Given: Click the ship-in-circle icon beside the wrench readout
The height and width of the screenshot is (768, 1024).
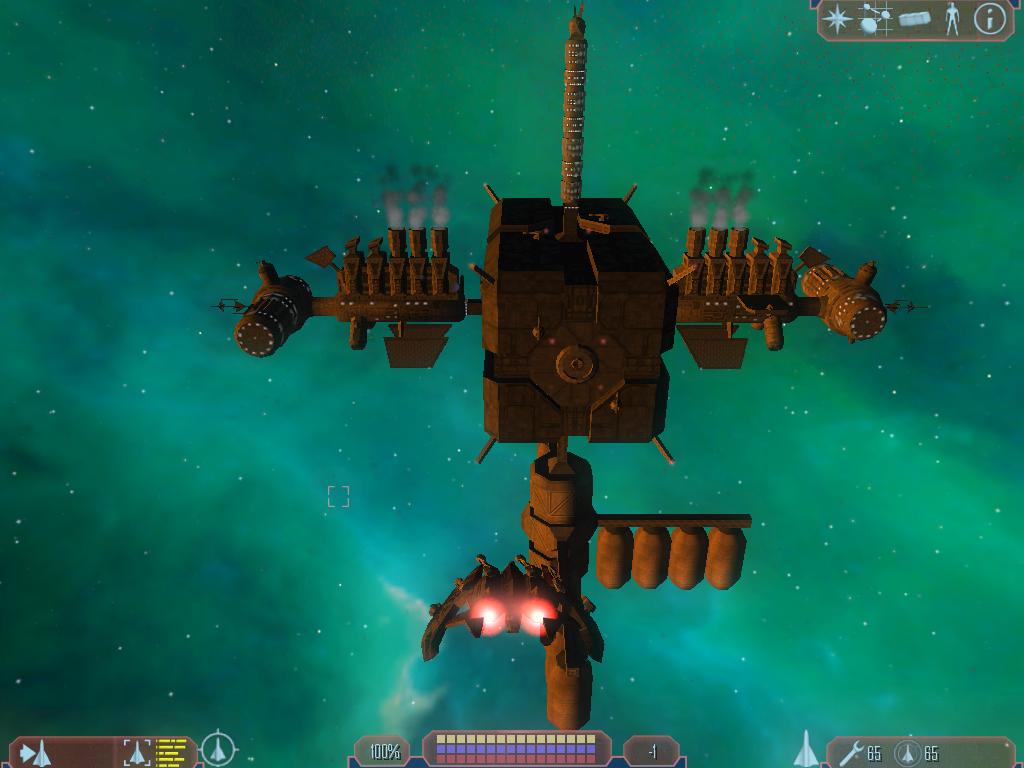Looking at the screenshot, I should pos(907,752).
